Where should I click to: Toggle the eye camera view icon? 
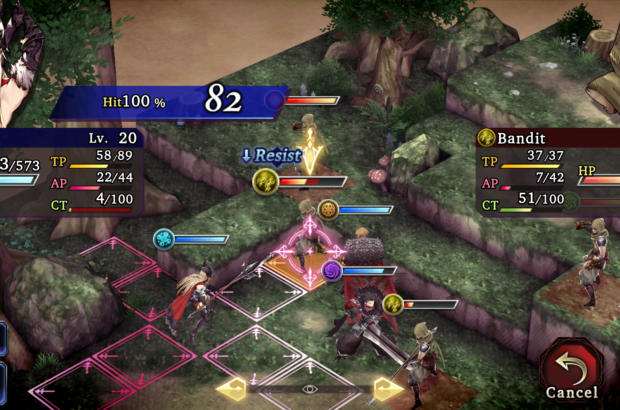tap(310, 389)
